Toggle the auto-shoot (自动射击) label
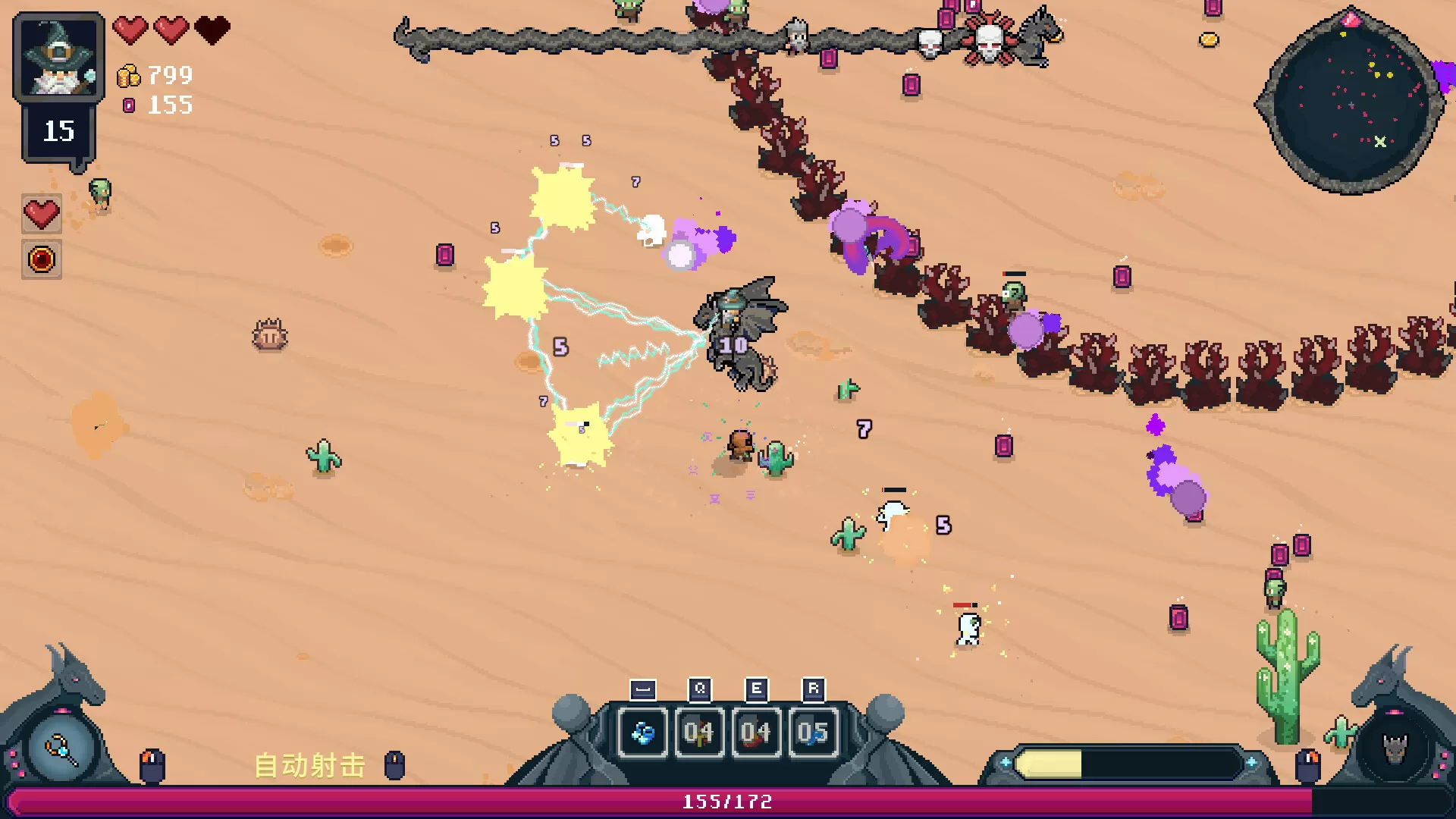 coord(309,765)
